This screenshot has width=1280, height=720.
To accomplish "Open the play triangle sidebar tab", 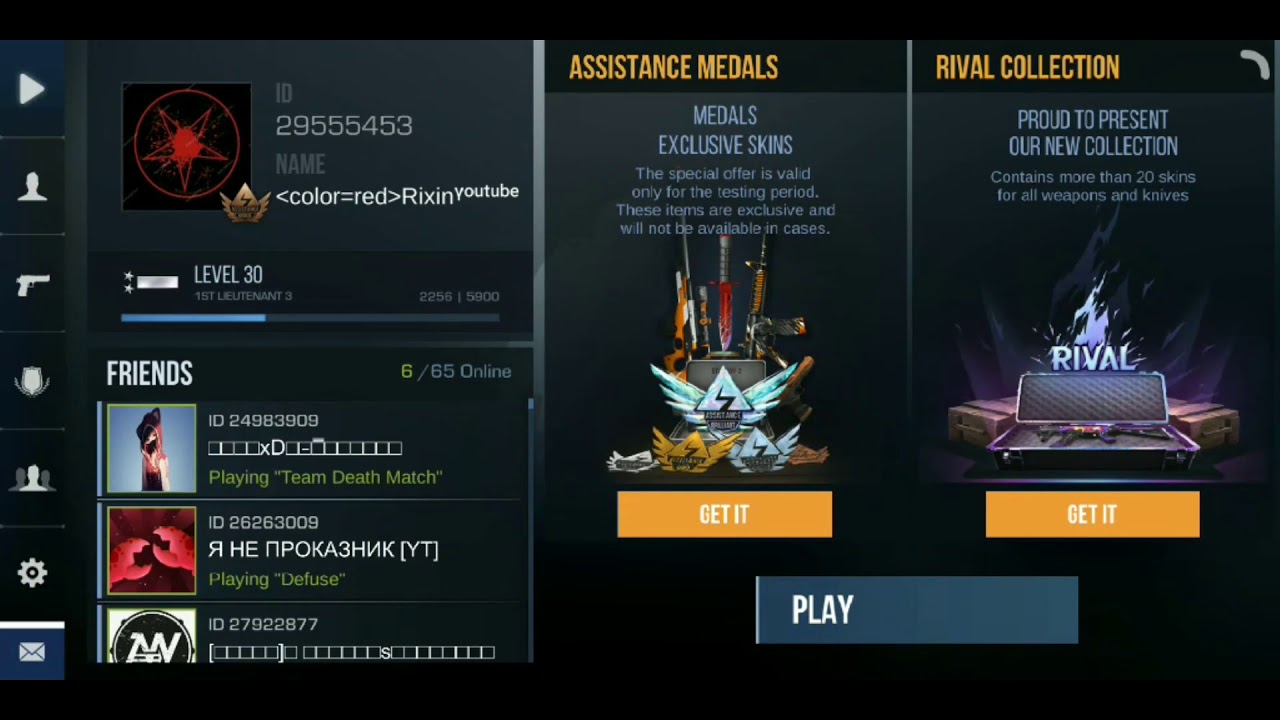I will 32,90.
